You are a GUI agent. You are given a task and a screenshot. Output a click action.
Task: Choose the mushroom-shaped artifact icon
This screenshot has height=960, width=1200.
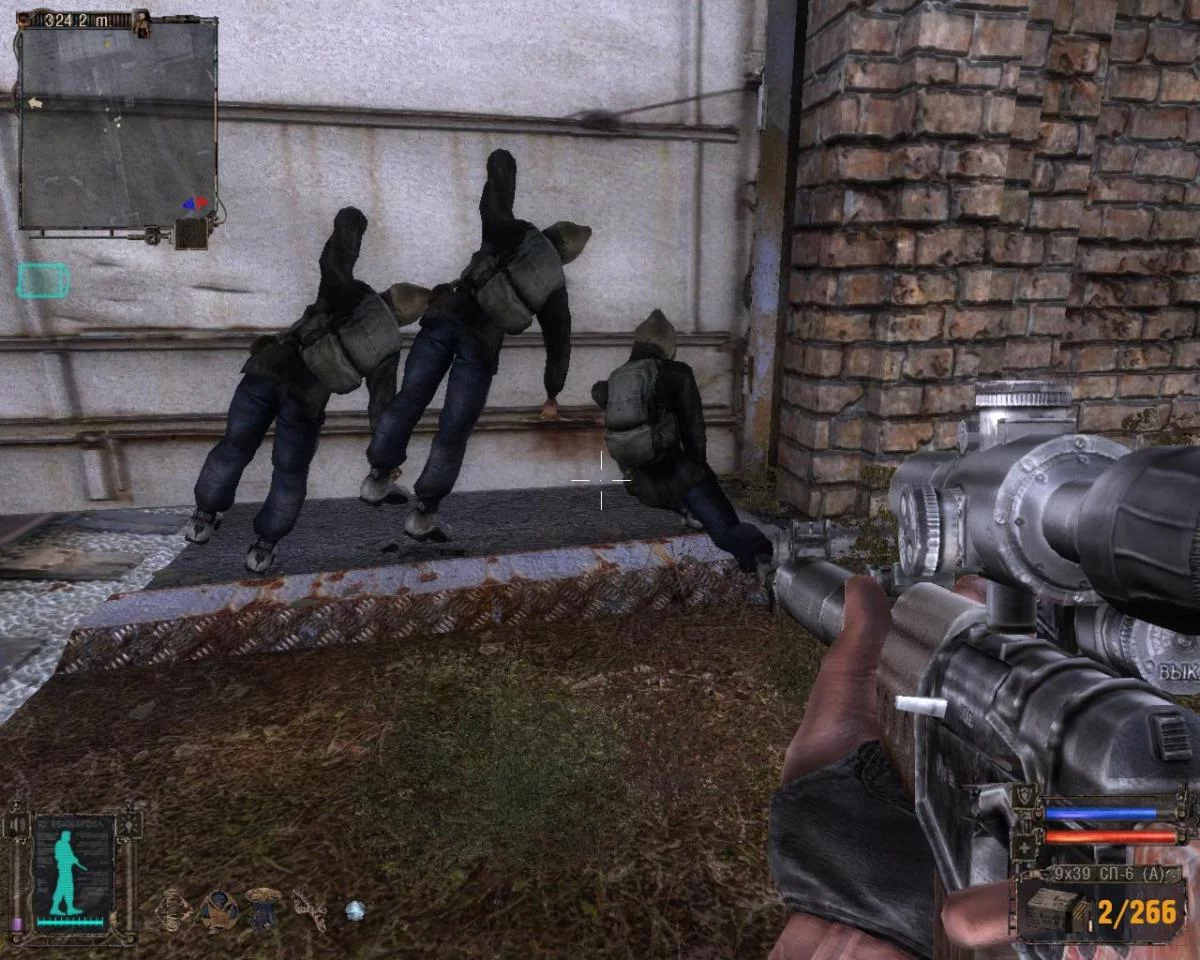point(264,907)
